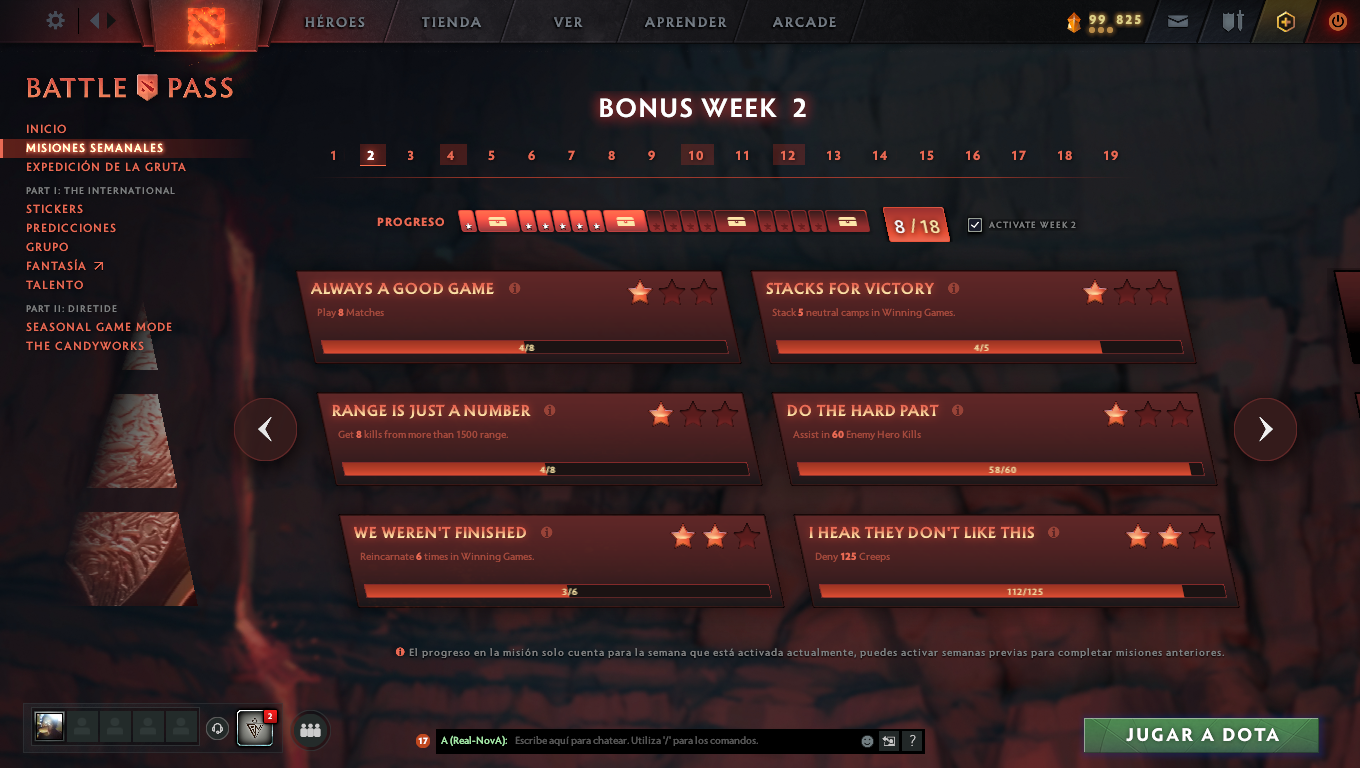
Task: Switch to Bonus Week 10 tab
Action: pos(697,155)
